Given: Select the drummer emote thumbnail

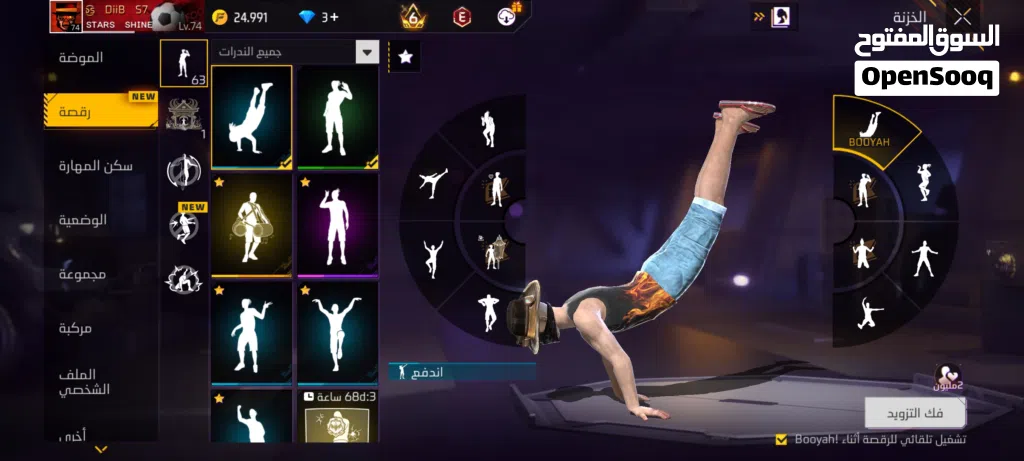Looking at the screenshot, I should [x=251, y=225].
